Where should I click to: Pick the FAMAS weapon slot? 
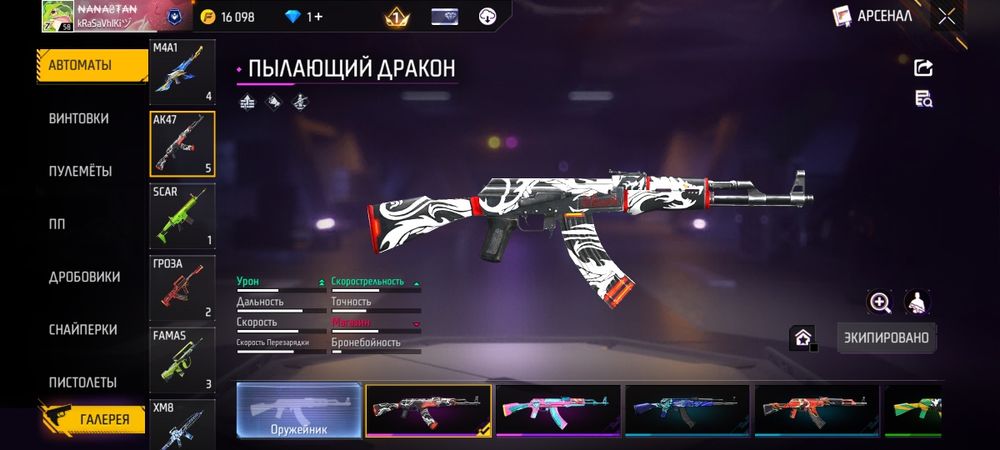(x=182, y=359)
